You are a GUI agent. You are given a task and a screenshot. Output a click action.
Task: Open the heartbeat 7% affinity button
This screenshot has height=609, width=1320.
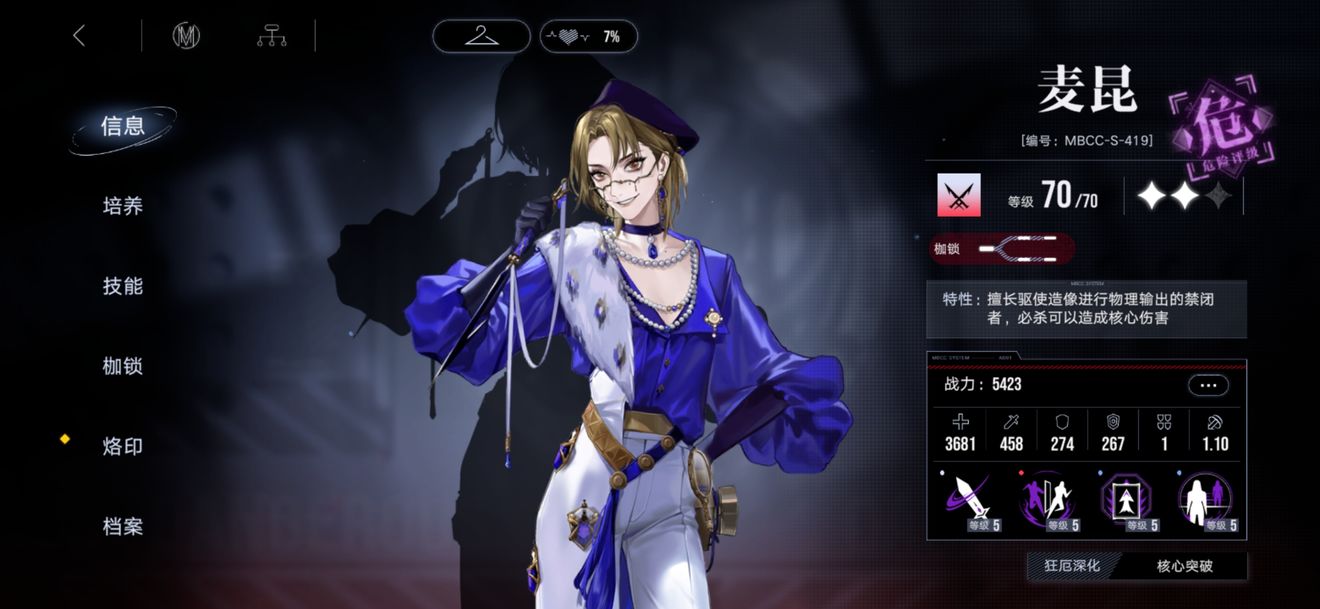(x=588, y=37)
